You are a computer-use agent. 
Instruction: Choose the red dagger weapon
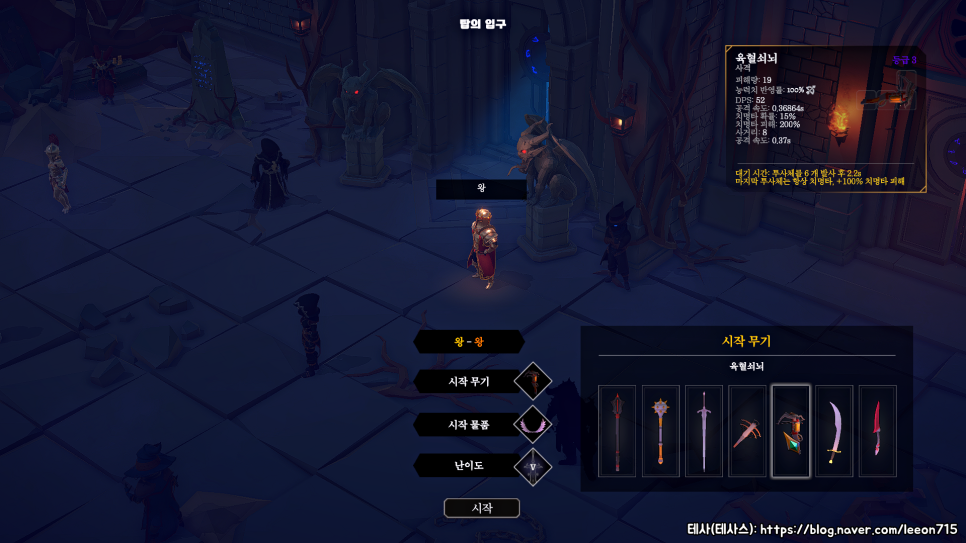click(878, 431)
